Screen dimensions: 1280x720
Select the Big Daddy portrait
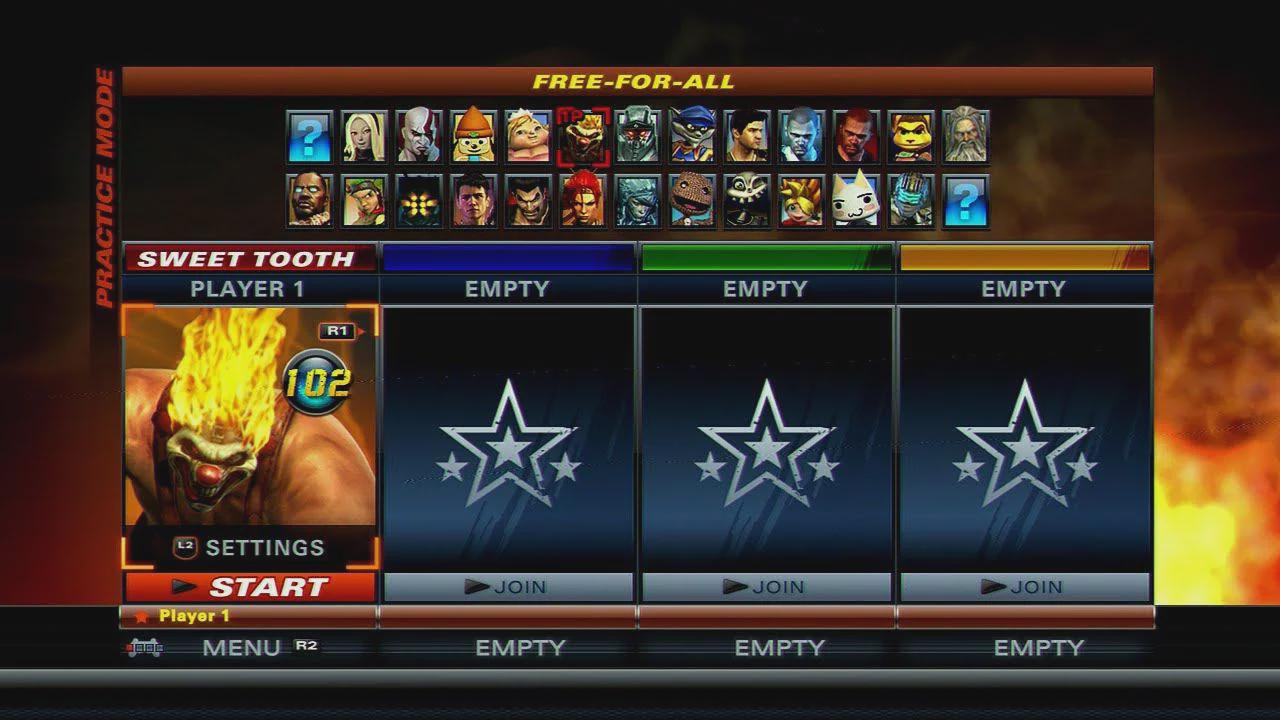point(419,201)
